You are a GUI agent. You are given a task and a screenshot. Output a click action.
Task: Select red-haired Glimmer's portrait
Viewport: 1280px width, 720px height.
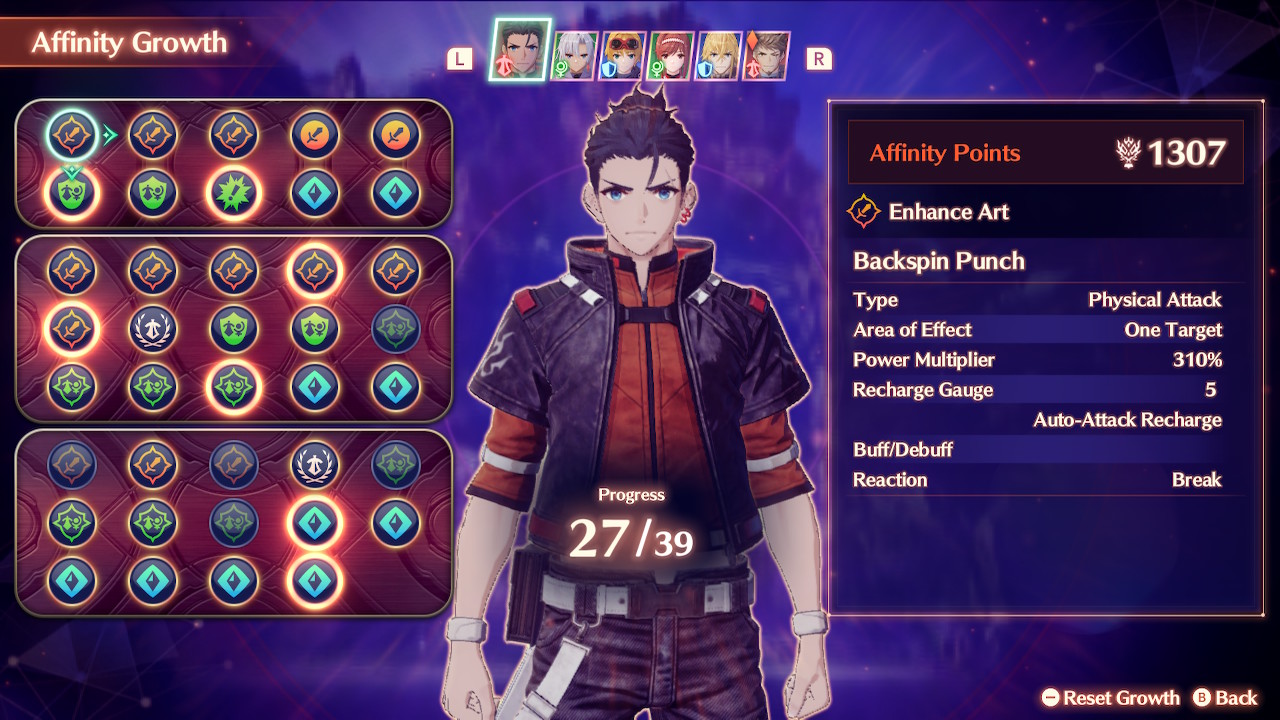click(671, 55)
